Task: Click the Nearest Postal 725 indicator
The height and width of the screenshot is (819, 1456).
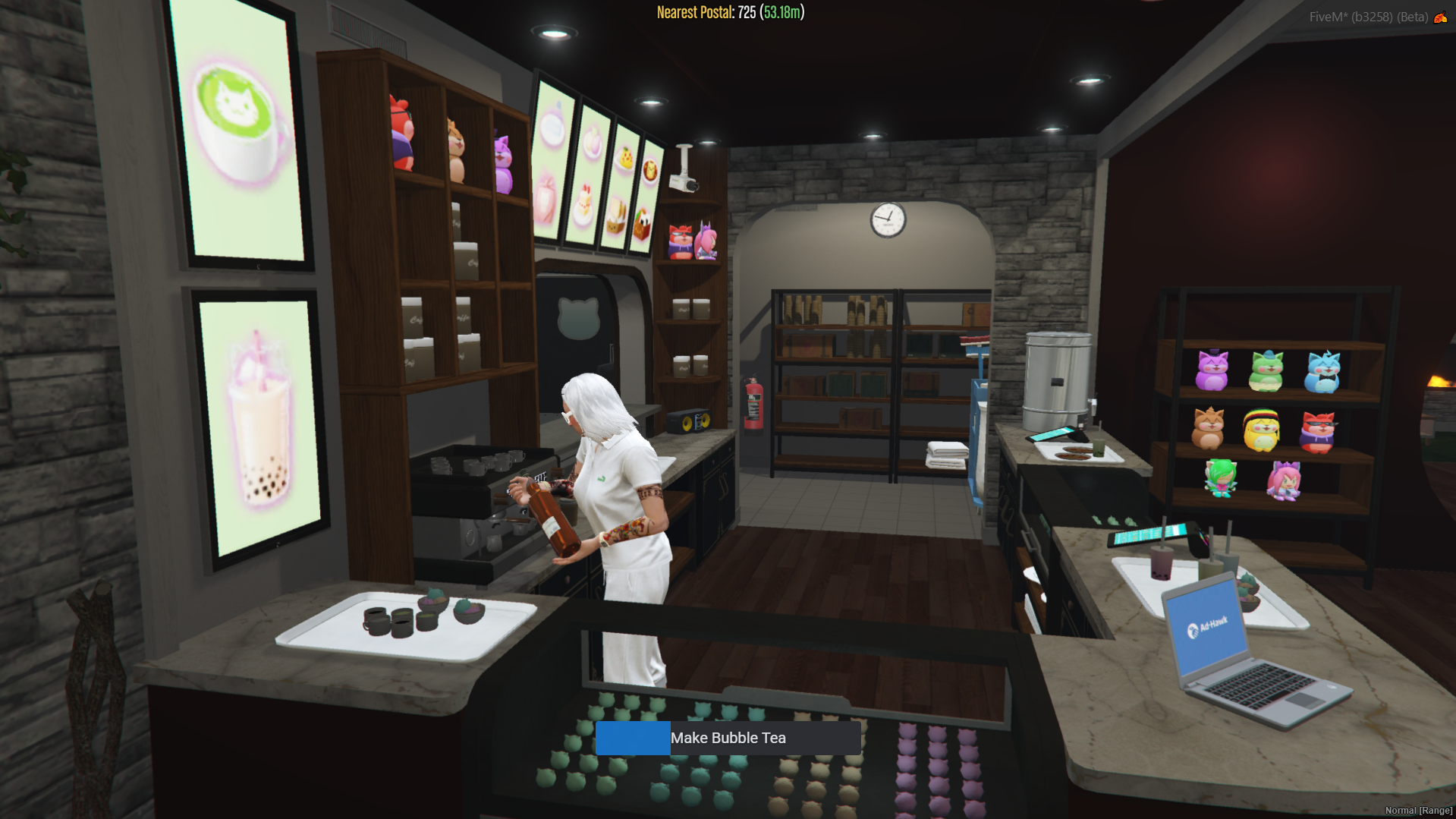Action: (728, 12)
